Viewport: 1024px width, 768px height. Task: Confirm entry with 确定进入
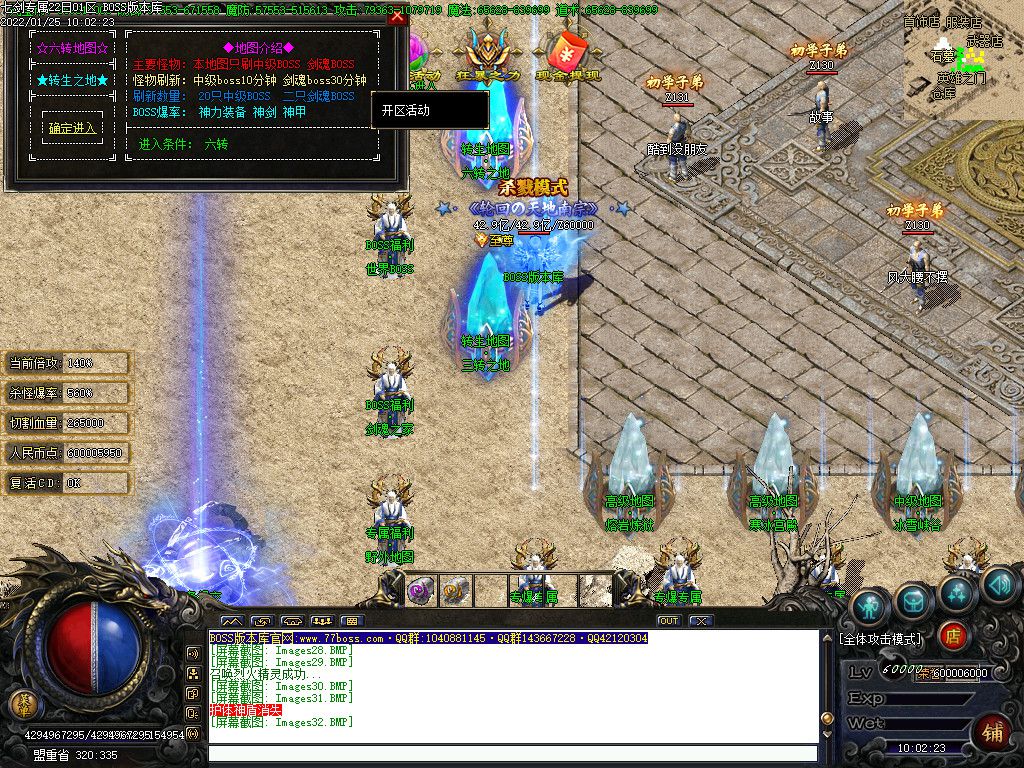coord(72,128)
